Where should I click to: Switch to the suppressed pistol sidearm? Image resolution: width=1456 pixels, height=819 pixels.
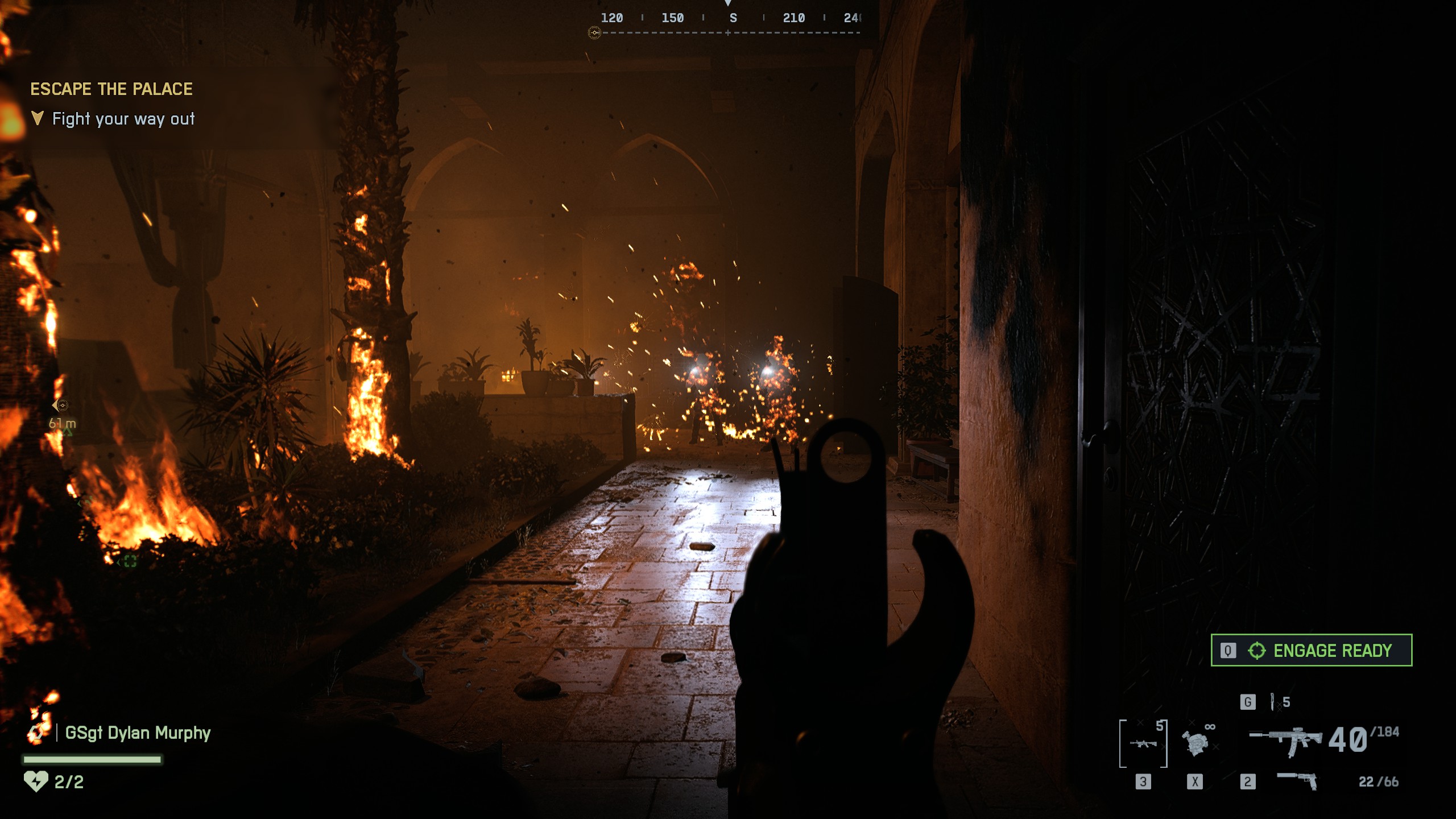(x=1297, y=780)
